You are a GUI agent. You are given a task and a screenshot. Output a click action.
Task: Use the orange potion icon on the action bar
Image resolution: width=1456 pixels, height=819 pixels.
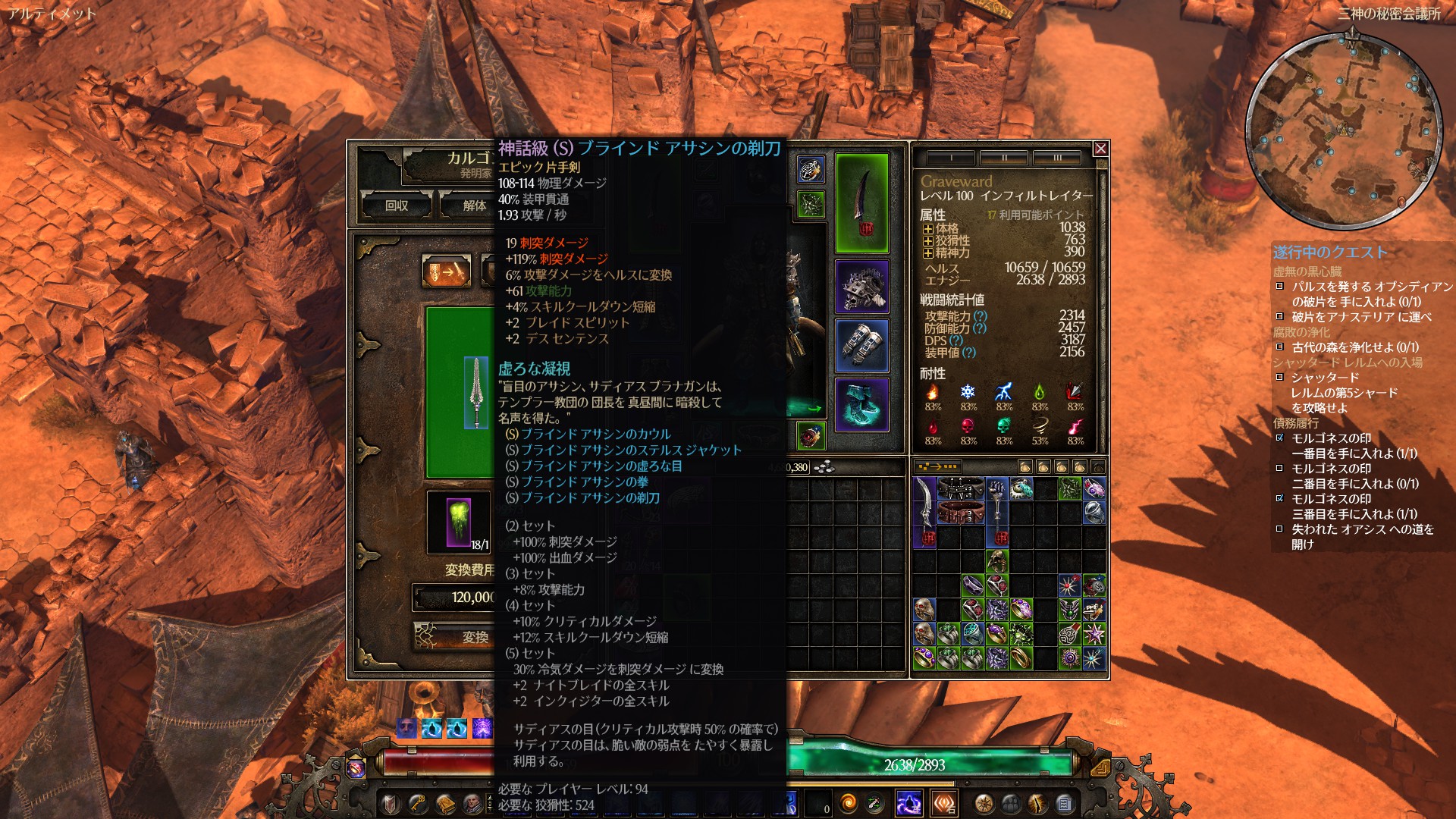coord(847,803)
